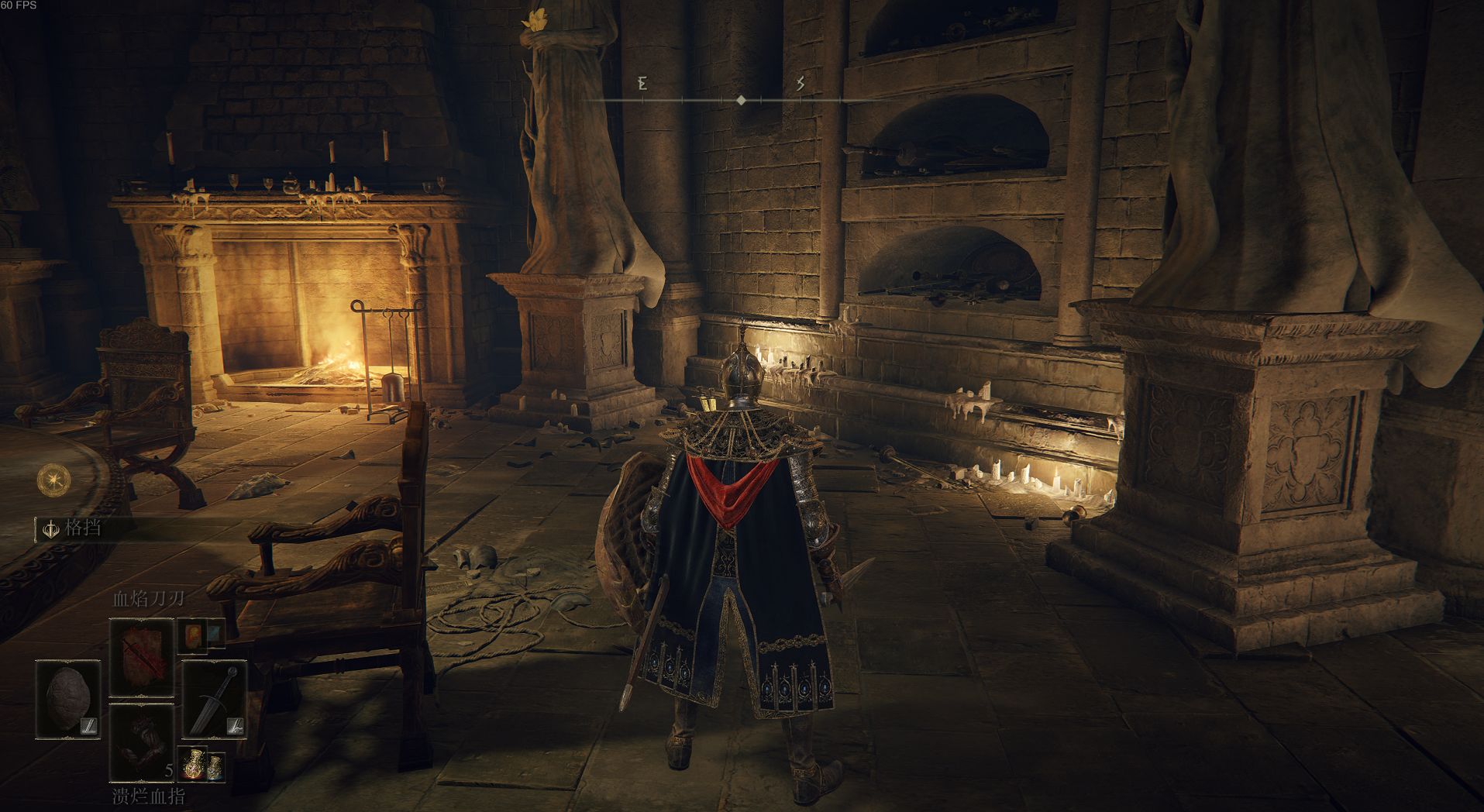1484x812 pixels.
Task: Select the next-spell preview icons beside the spell slot
Action: (201, 636)
